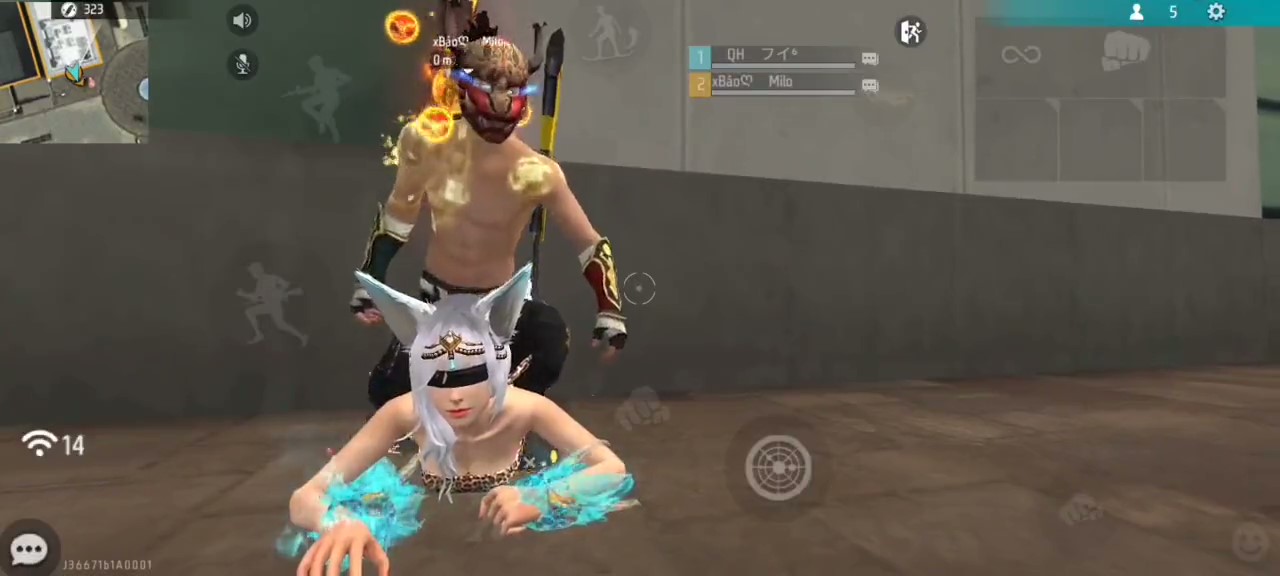Tap the round crosshair fire button

click(x=778, y=467)
